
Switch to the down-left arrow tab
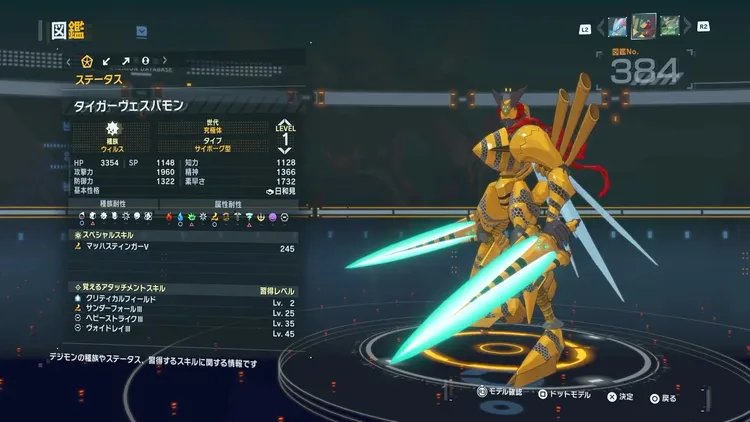[108, 61]
